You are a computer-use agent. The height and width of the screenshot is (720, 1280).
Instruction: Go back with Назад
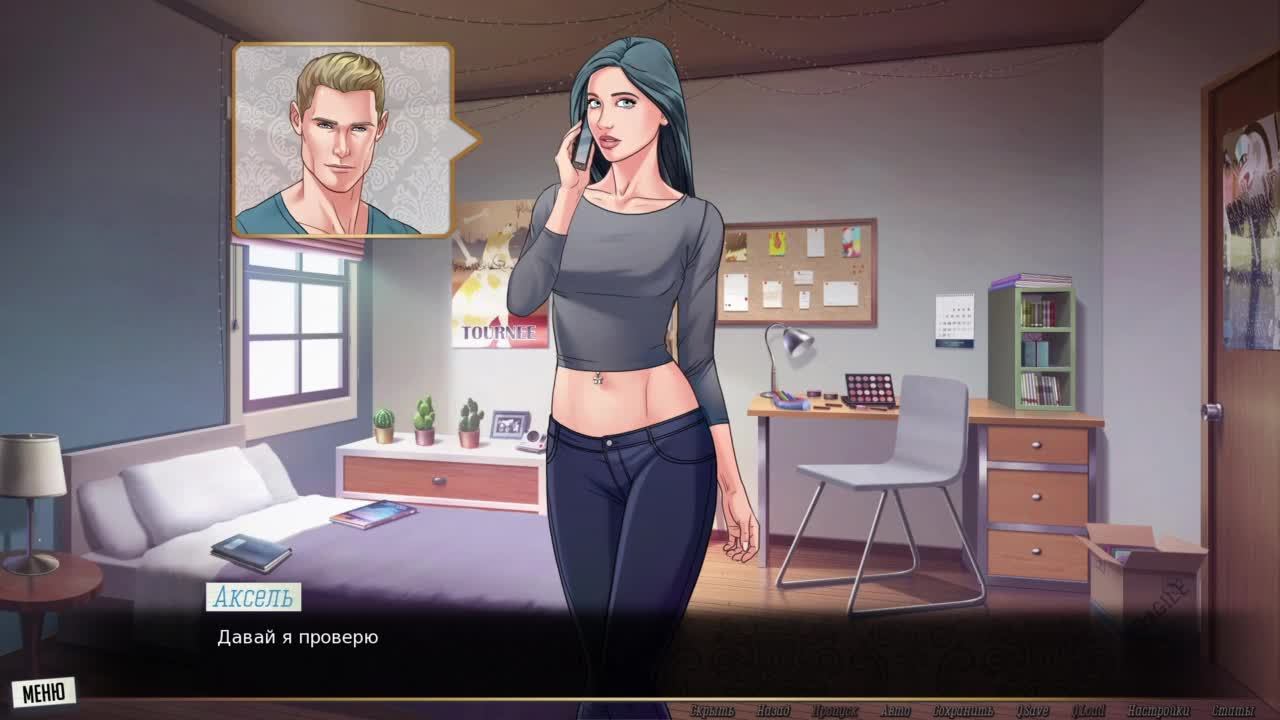click(773, 711)
